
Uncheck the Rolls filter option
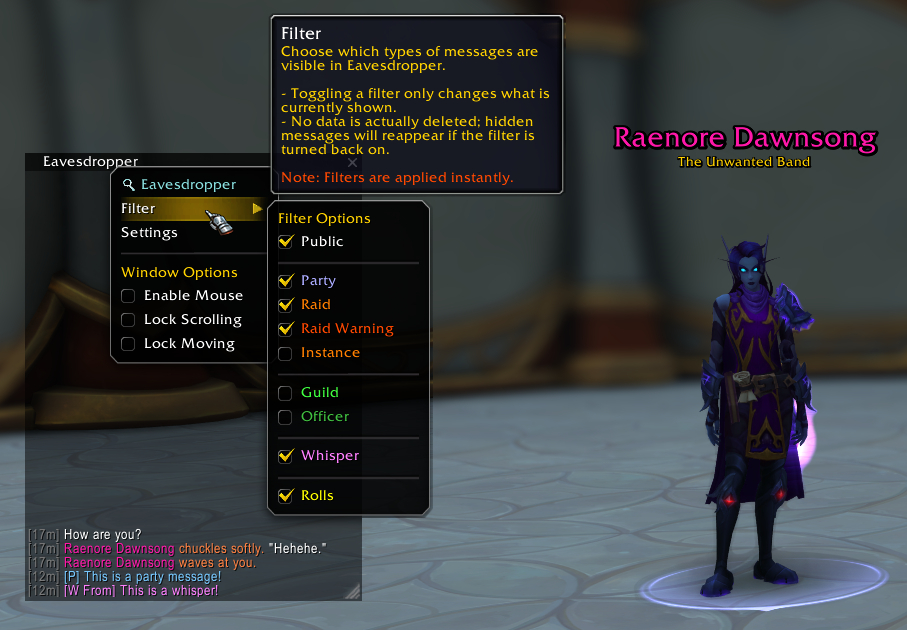pos(286,496)
